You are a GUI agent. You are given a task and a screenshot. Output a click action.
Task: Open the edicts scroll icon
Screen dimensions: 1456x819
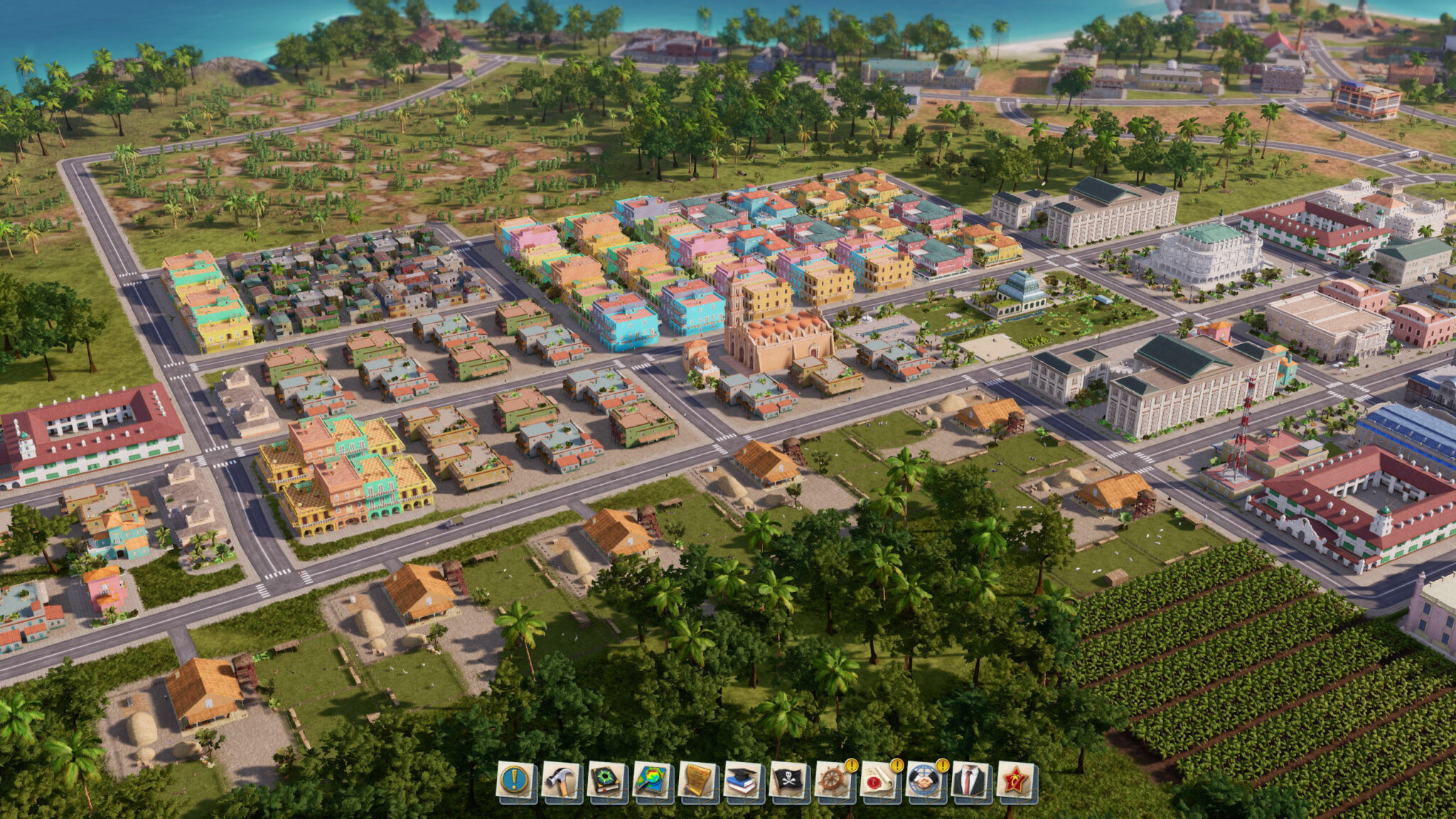[x=698, y=781]
